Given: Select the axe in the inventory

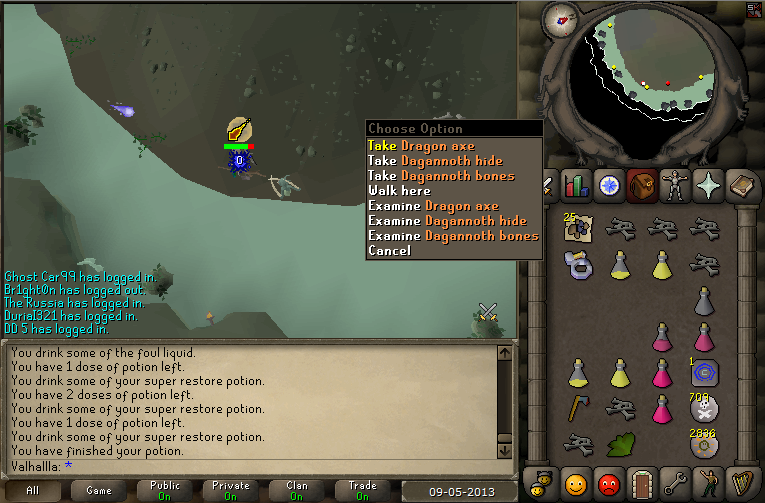Looking at the screenshot, I should point(577,406).
